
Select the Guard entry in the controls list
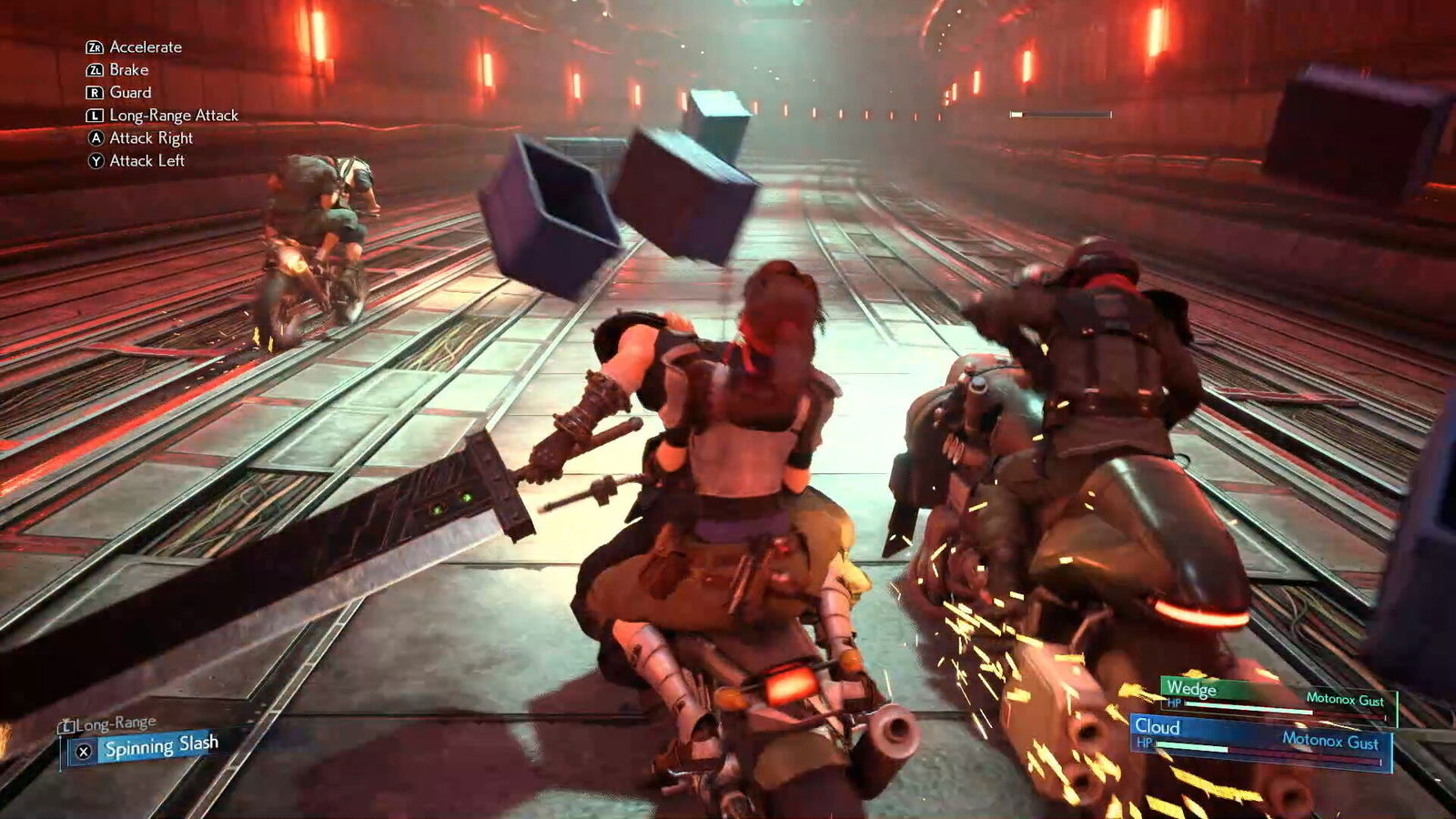click(x=130, y=92)
